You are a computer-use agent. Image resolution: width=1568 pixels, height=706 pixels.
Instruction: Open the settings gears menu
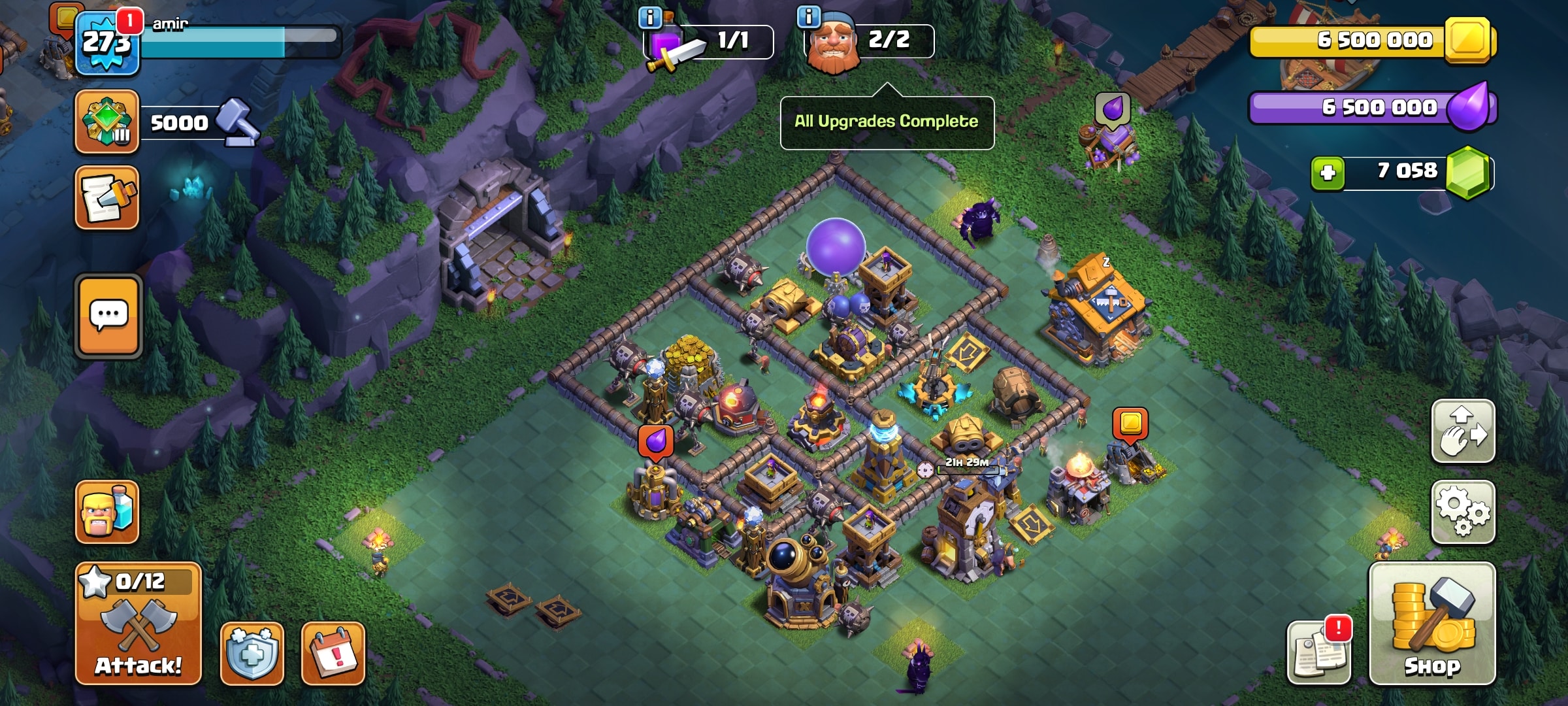[1462, 513]
